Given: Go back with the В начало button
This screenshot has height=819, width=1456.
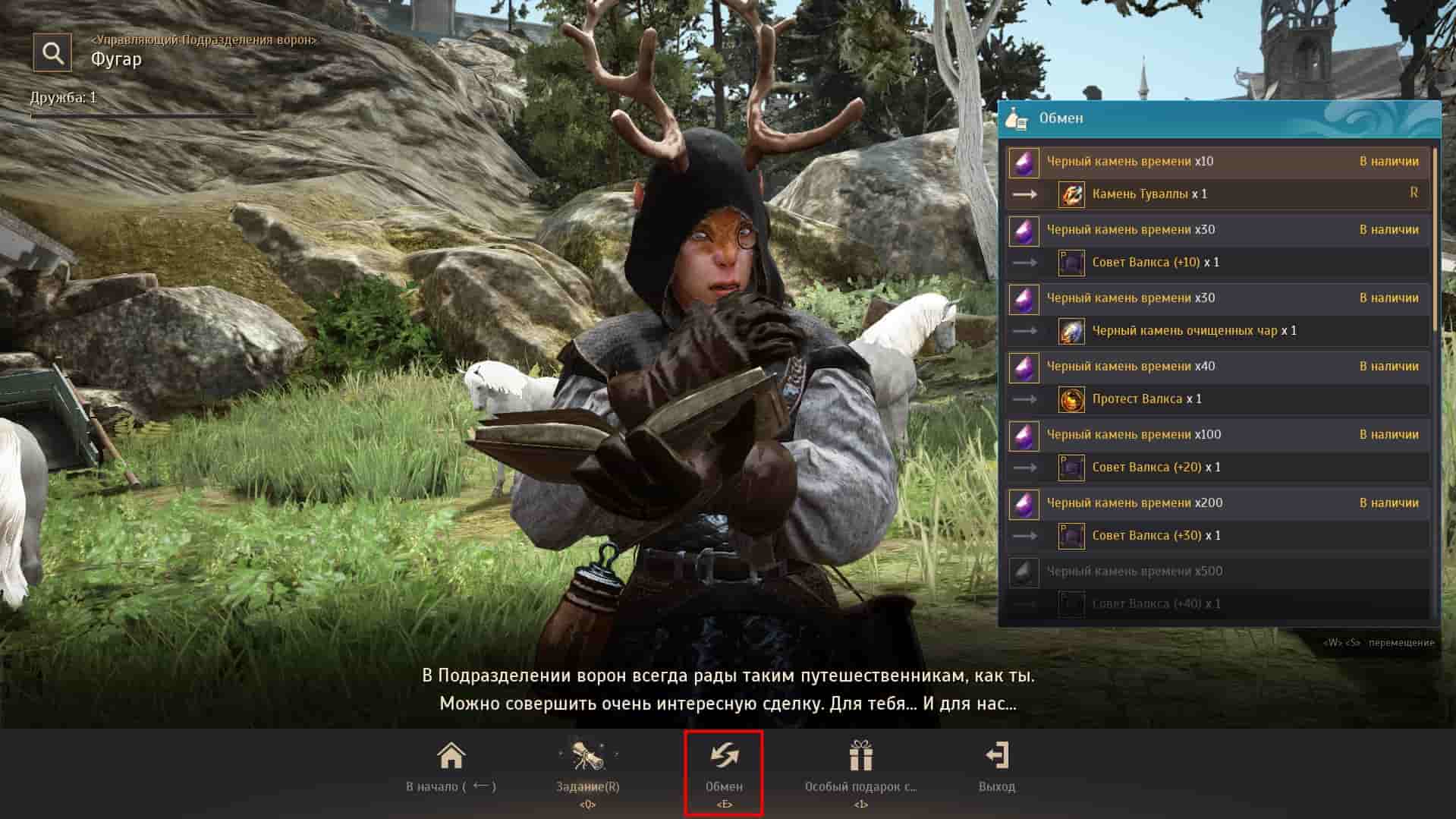Looking at the screenshot, I should 451,767.
